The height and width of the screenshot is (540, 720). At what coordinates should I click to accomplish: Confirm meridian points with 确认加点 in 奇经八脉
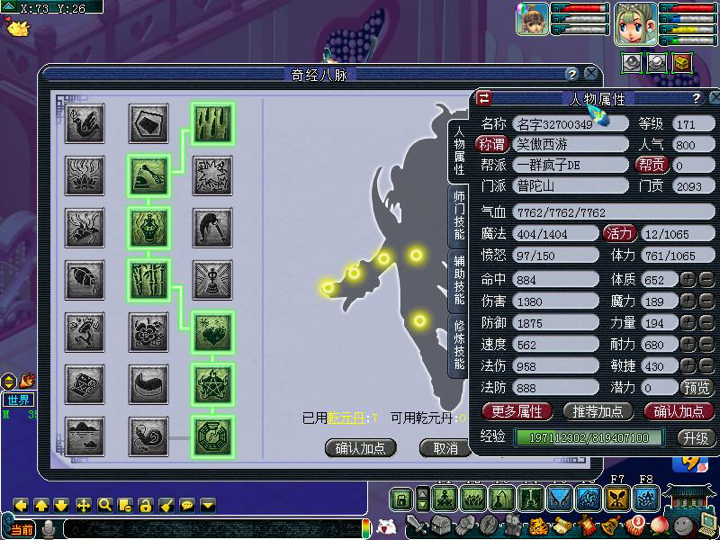pos(359,449)
